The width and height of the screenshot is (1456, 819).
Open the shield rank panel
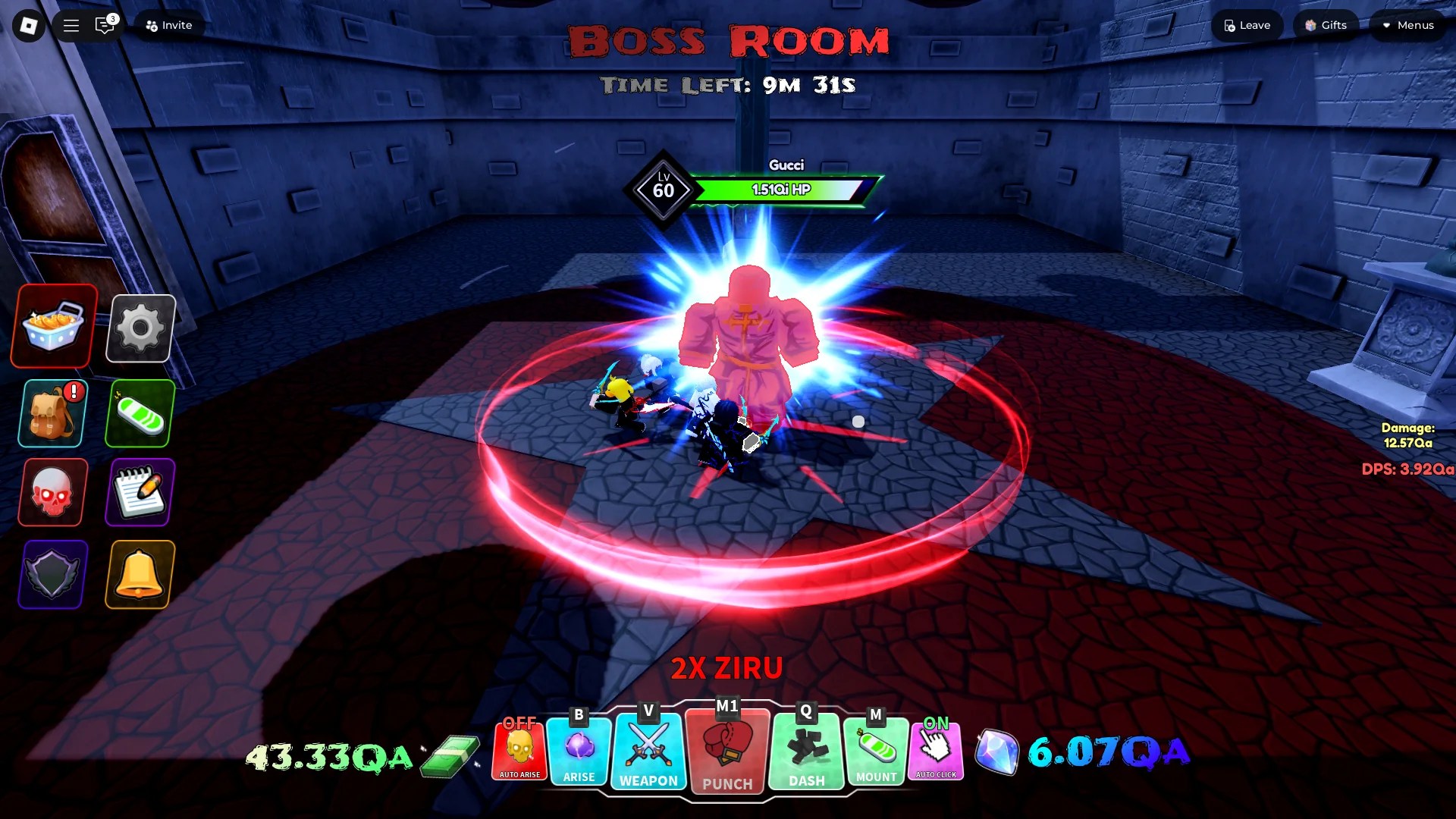click(52, 575)
